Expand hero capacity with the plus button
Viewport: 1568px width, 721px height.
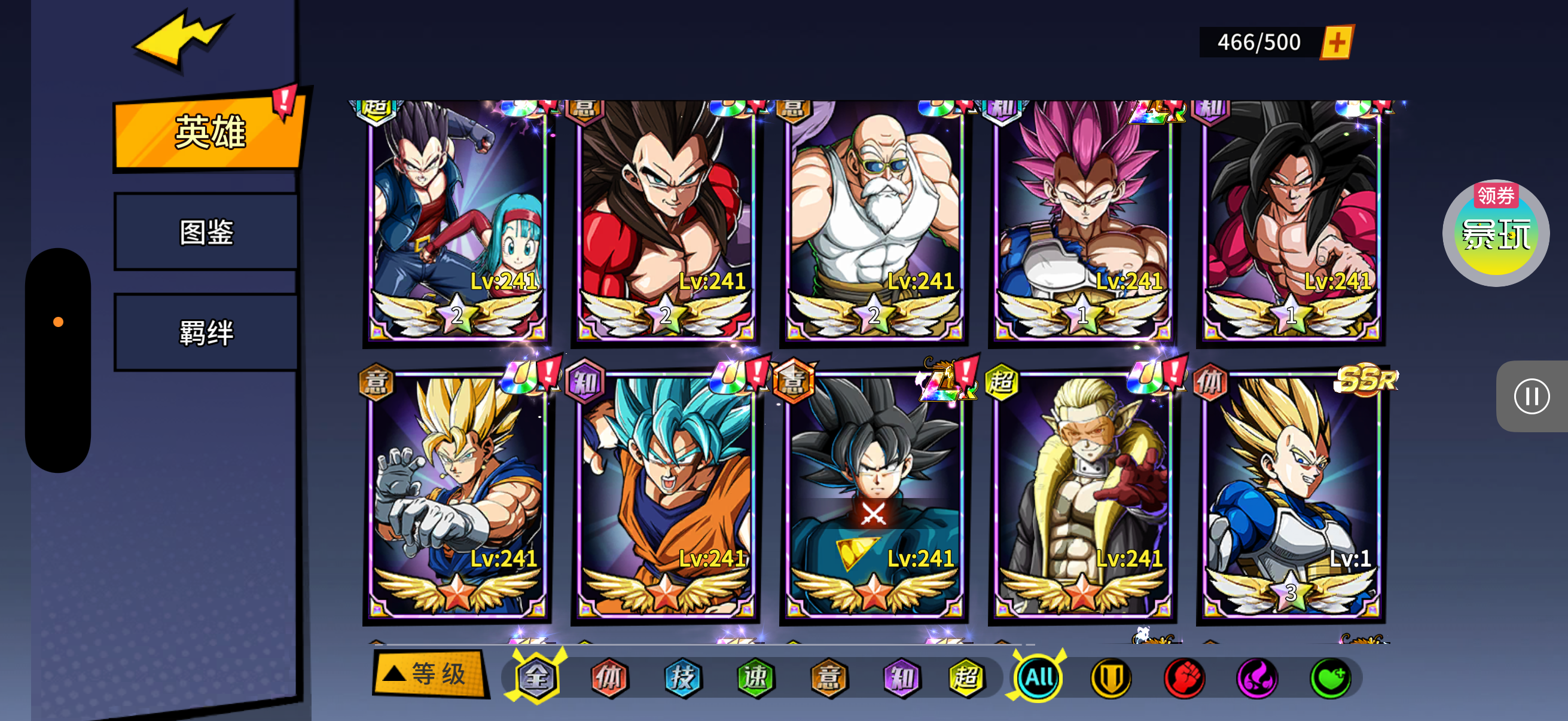tap(1336, 42)
